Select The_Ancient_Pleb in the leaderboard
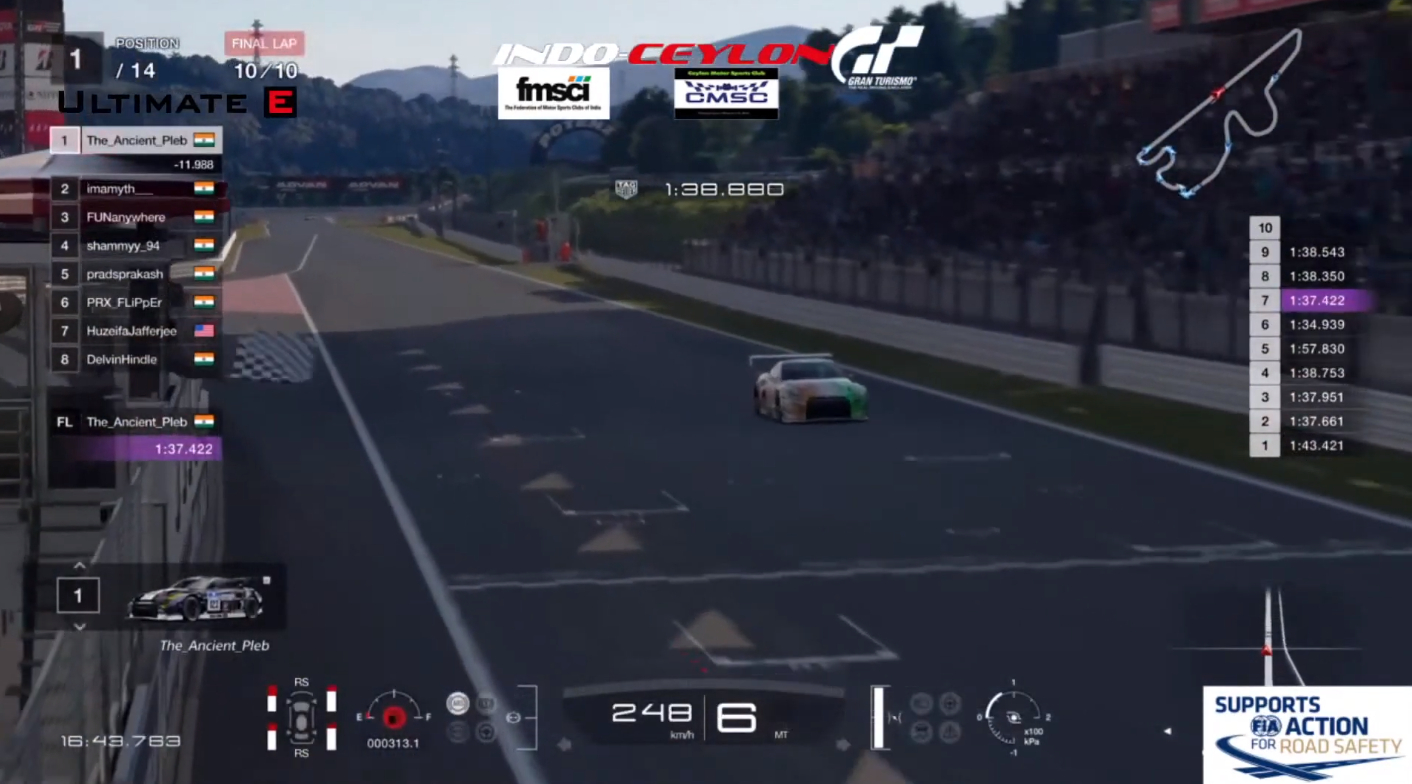Image resolution: width=1412 pixels, height=784 pixels. [x=136, y=140]
